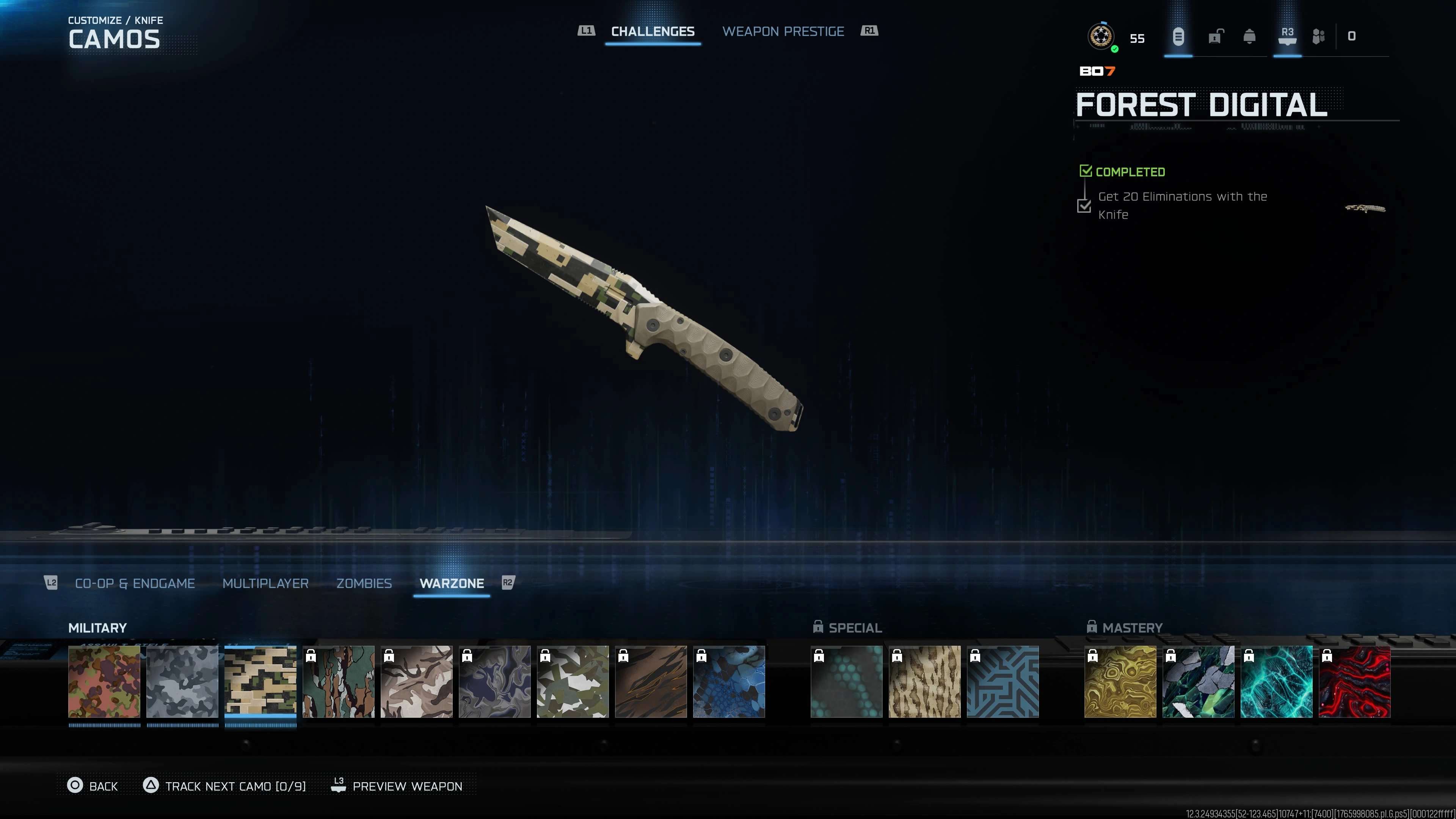Toggle the COMPLETED challenge checkbox

pyautogui.click(x=1086, y=171)
